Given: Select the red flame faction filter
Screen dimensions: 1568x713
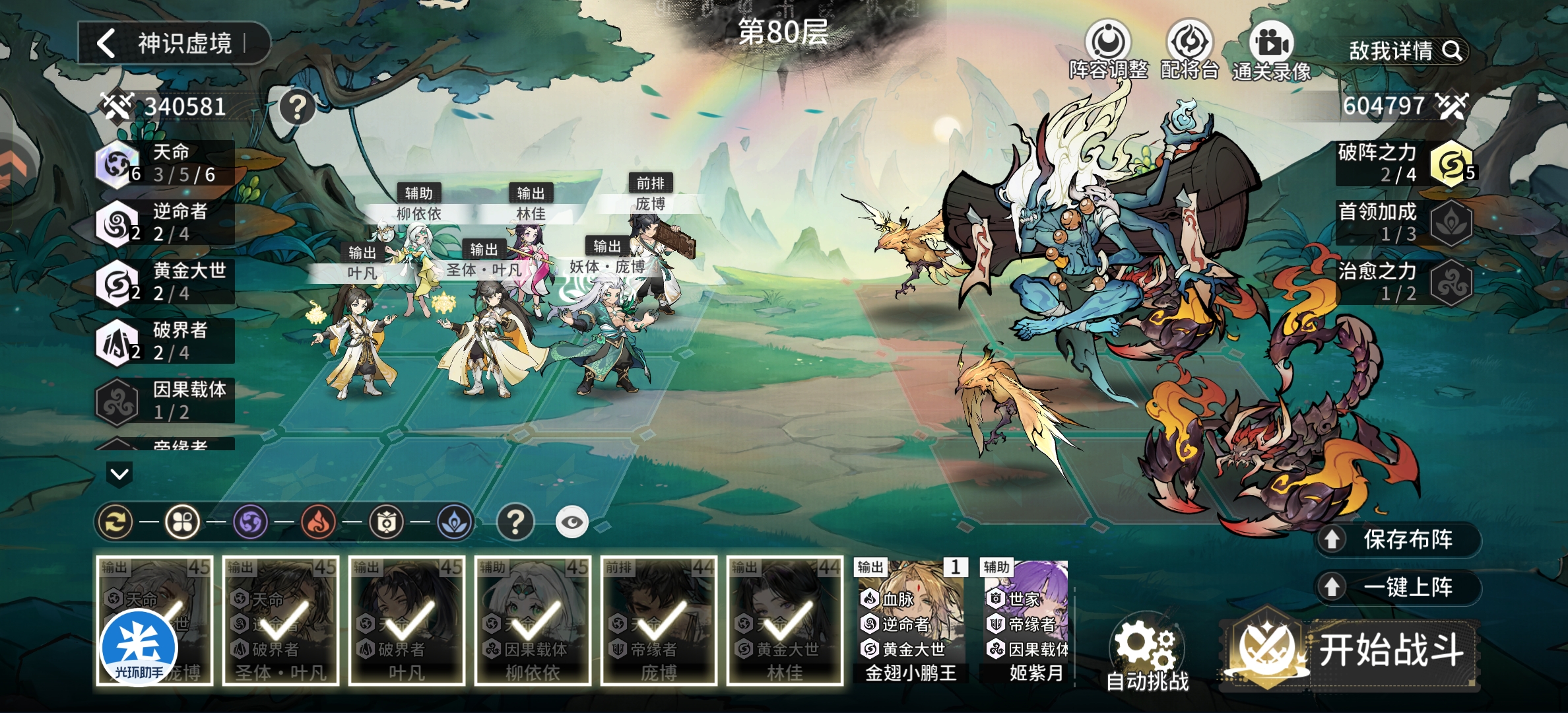Looking at the screenshot, I should (318, 523).
